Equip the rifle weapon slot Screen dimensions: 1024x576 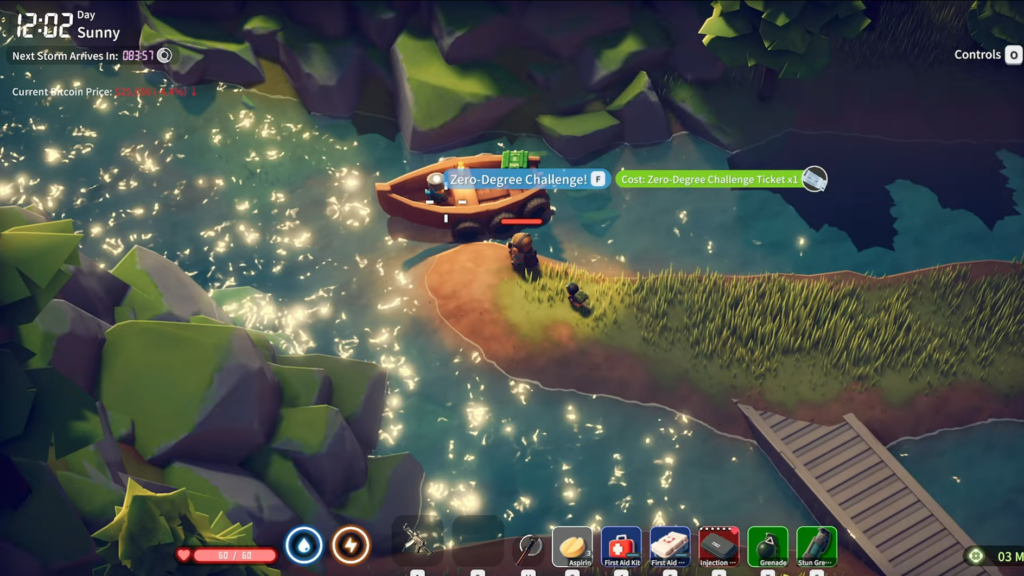(418, 542)
